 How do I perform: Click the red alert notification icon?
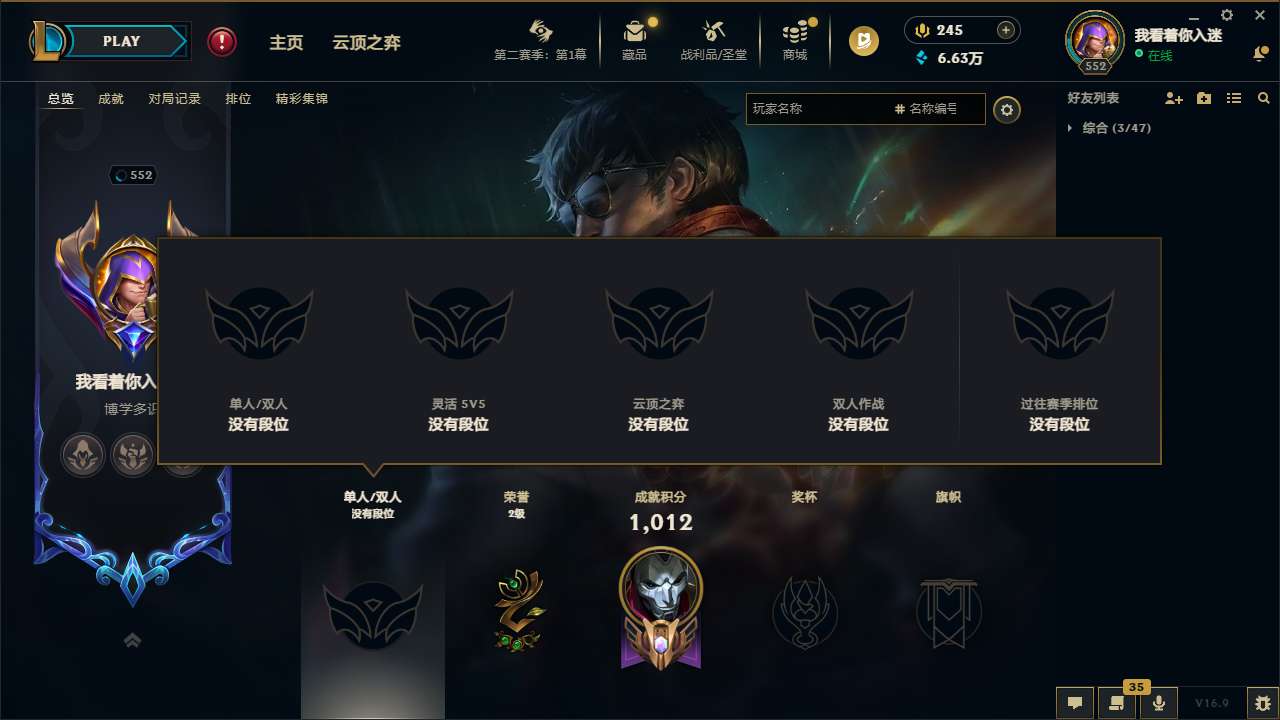(220, 41)
